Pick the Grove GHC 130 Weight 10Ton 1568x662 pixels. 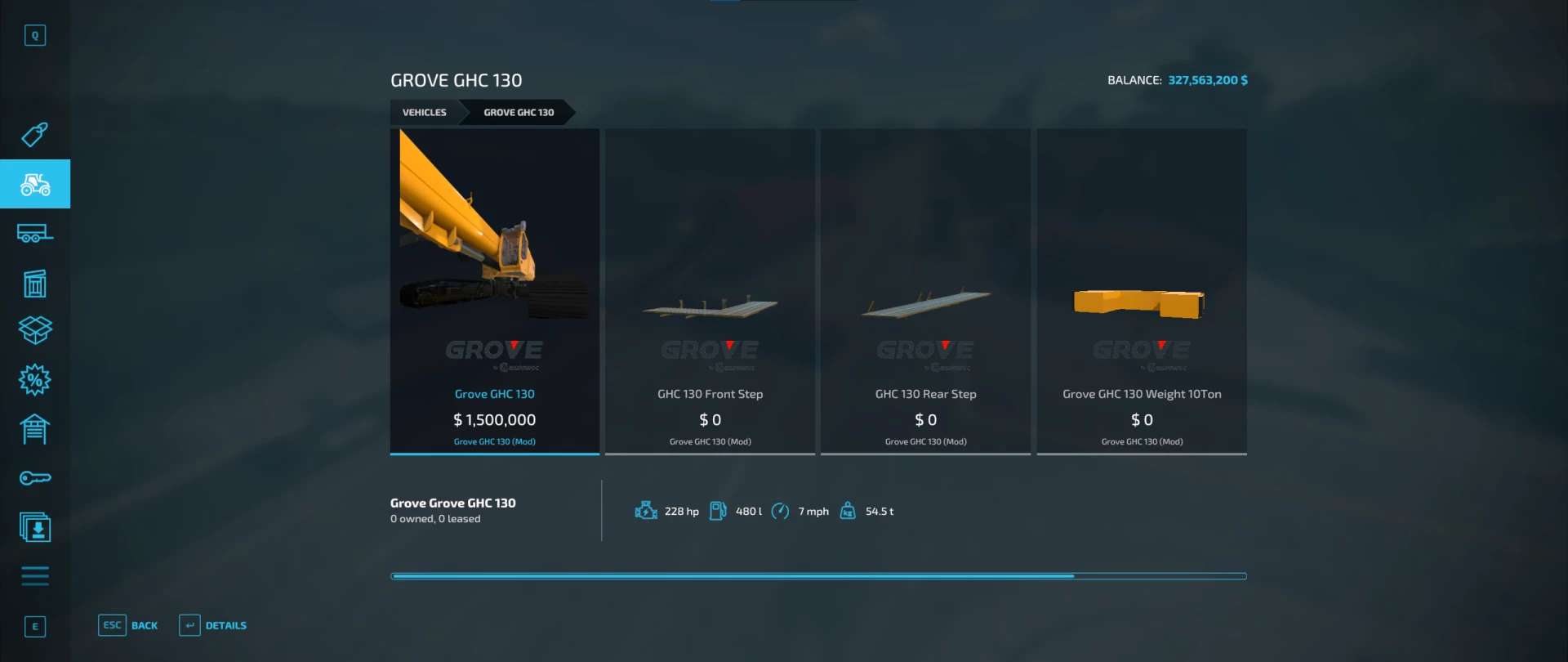[x=1141, y=290]
